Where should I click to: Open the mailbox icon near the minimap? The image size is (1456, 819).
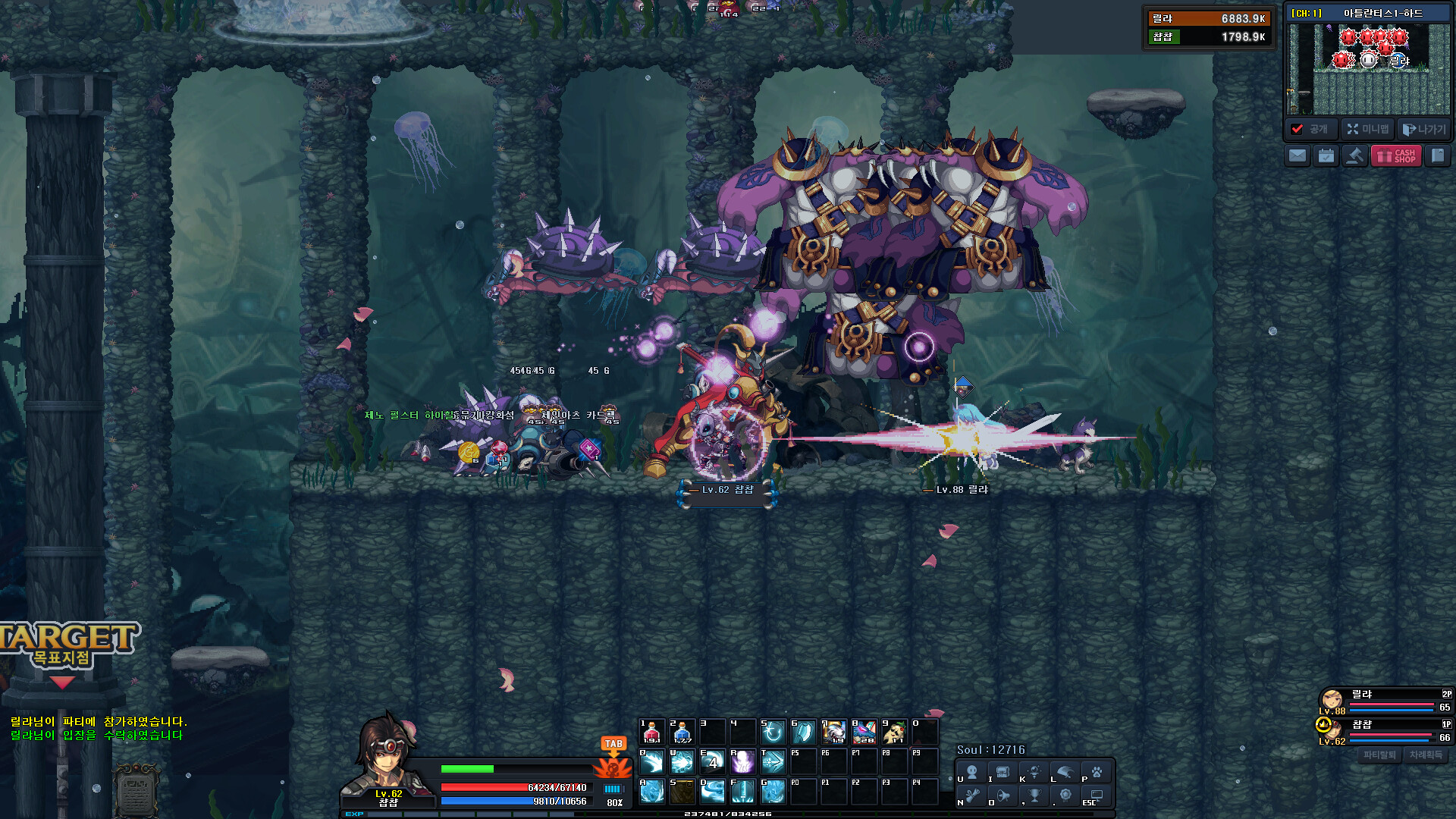coord(1298,157)
